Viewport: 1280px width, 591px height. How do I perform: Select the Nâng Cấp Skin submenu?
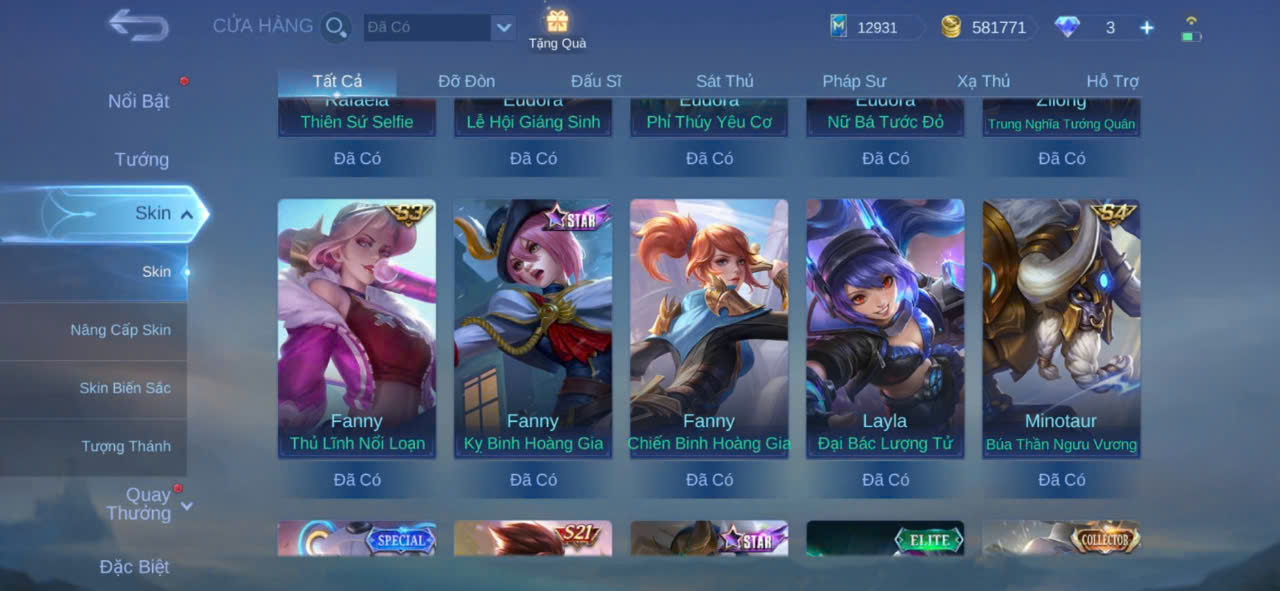pyautogui.click(x=120, y=330)
